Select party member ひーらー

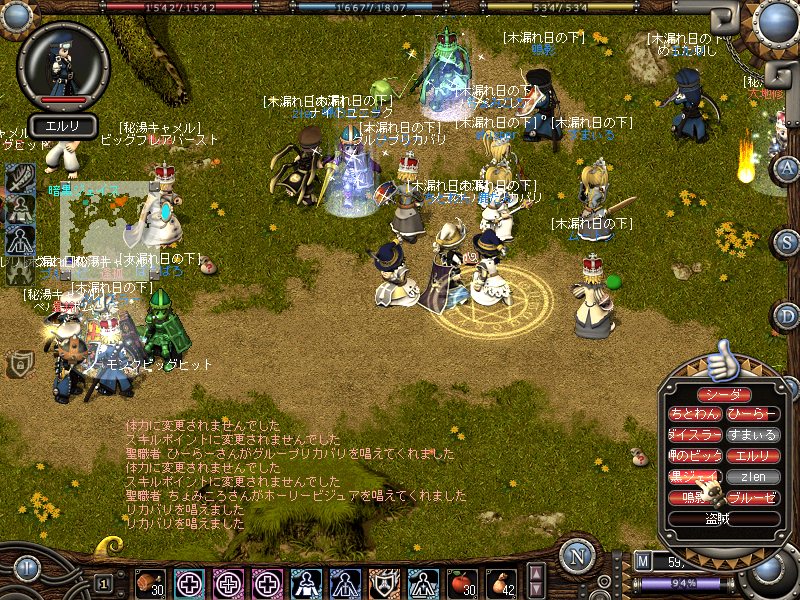click(x=752, y=415)
